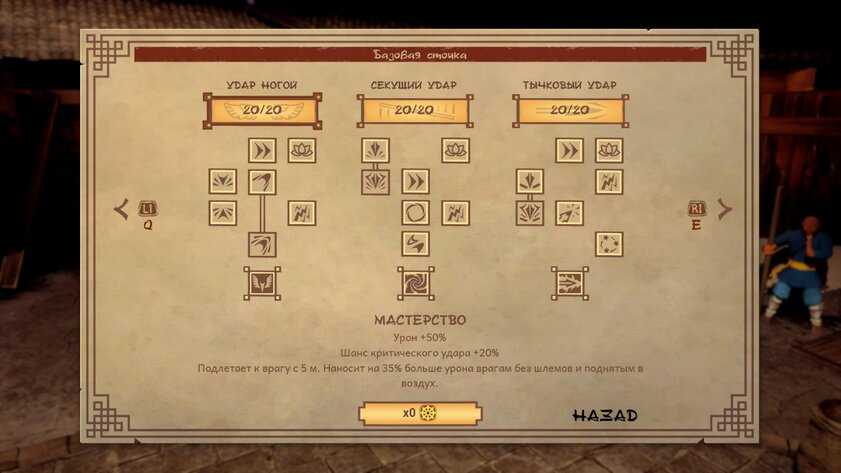
Task: Choose the lightning skill in Удар ногой column
Action: click(x=302, y=212)
